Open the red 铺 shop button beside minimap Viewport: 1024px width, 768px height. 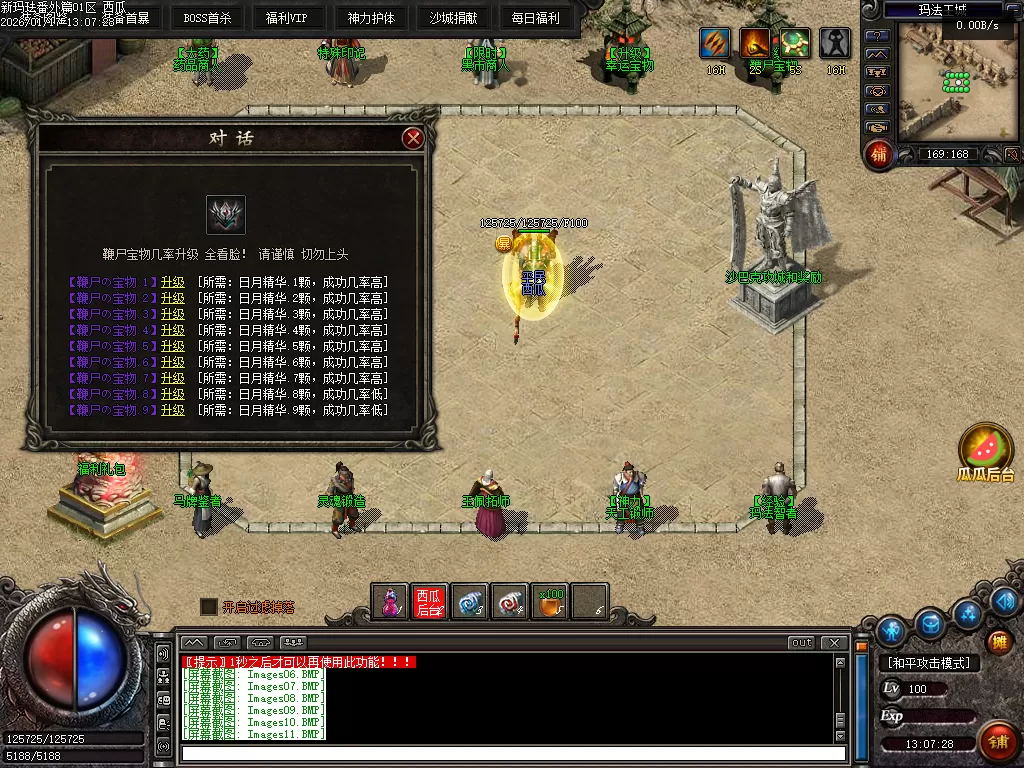coord(879,155)
